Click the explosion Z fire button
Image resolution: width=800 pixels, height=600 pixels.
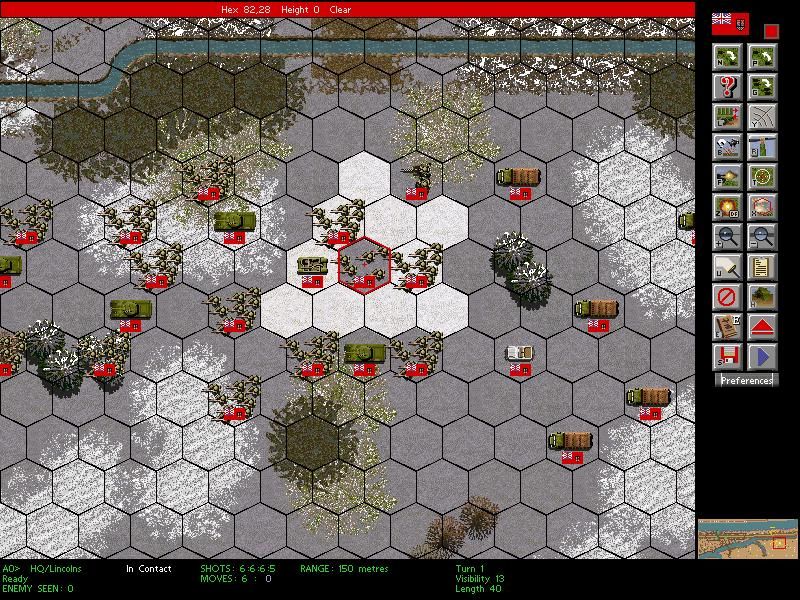click(x=727, y=207)
